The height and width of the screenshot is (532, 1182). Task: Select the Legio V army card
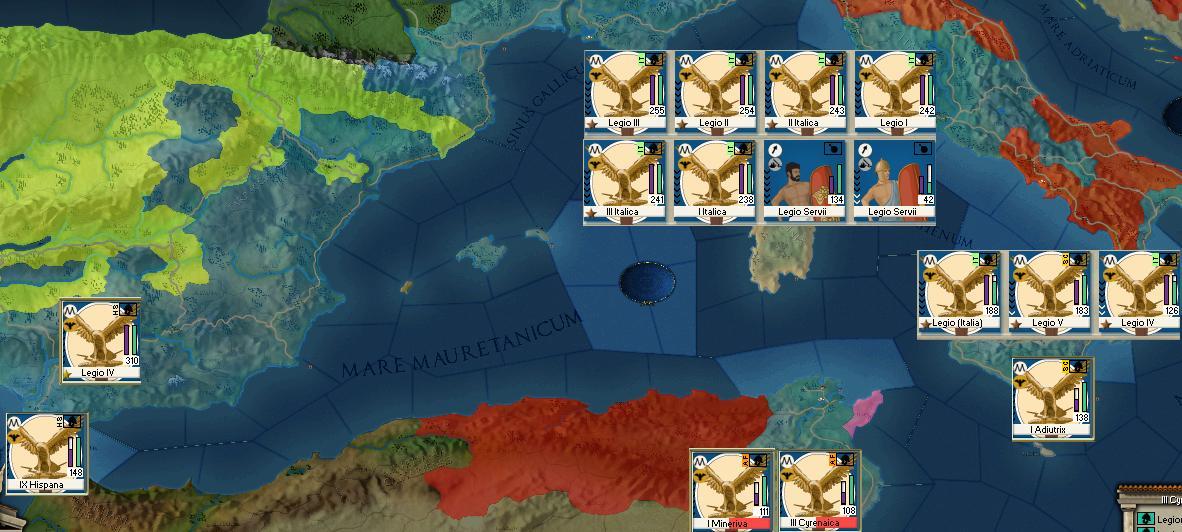coord(1050,292)
